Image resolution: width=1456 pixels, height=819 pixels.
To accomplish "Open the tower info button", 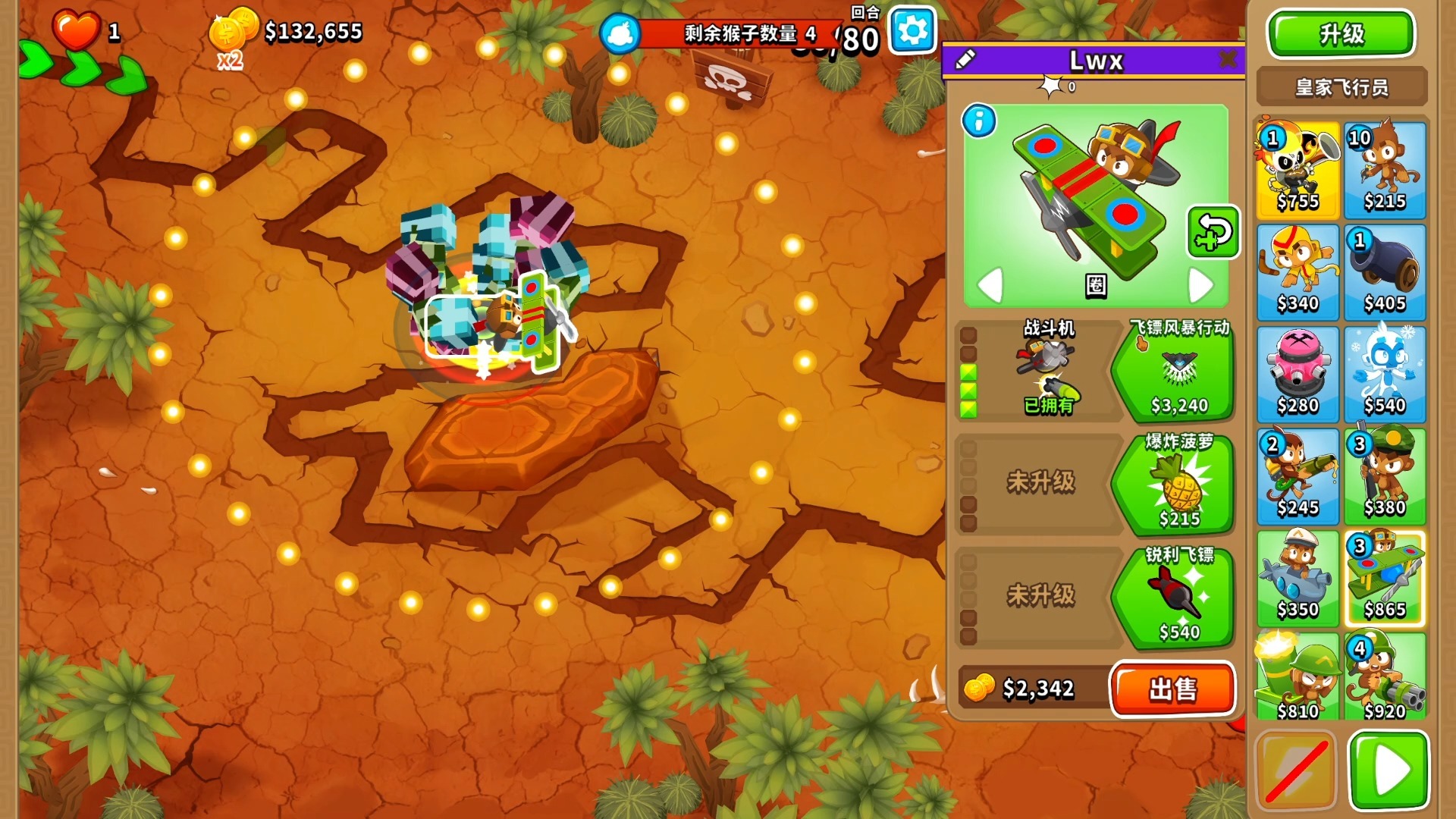I will pyautogui.click(x=979, y=121).
